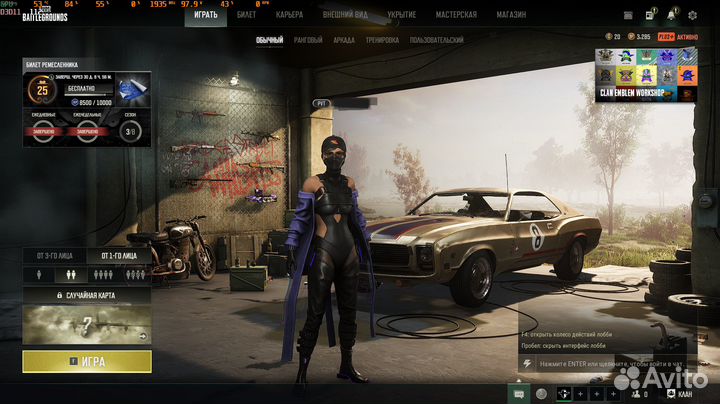720x404 pixels.
Task: Switch to the КАРЬЕРА tab
Action: point(289,15)
